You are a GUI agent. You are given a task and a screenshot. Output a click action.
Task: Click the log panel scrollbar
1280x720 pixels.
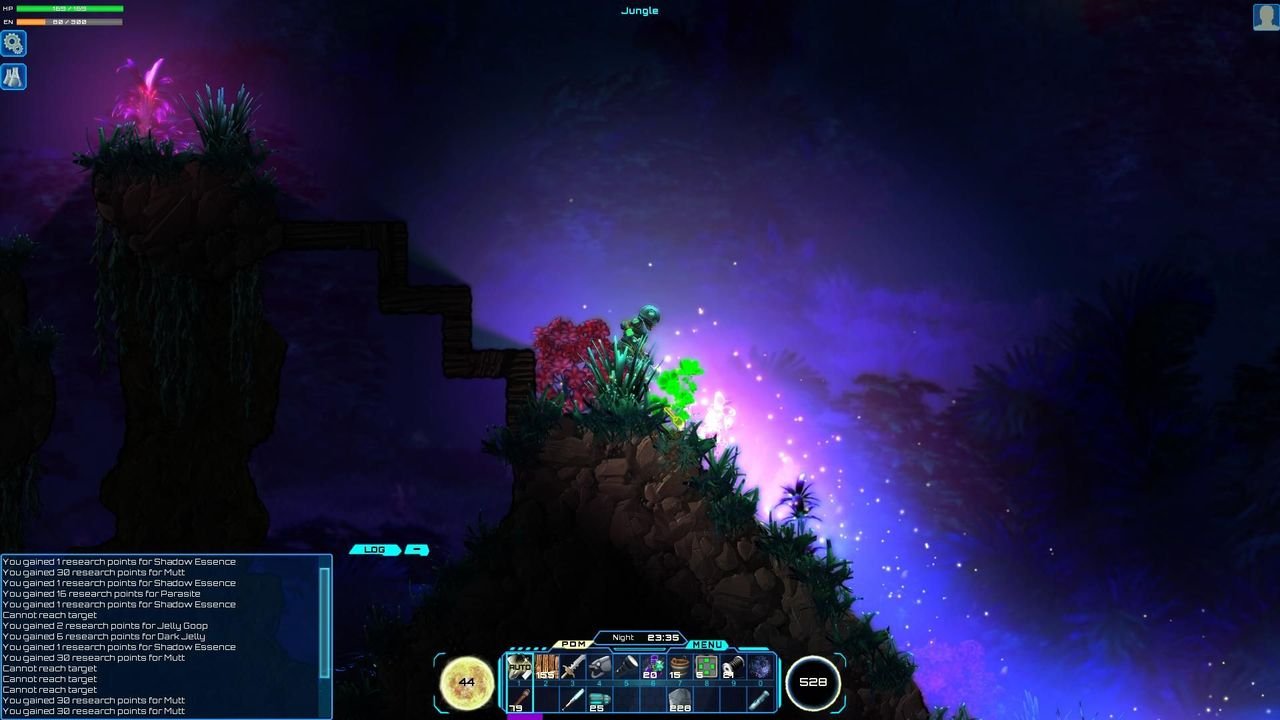coord(324,620)
